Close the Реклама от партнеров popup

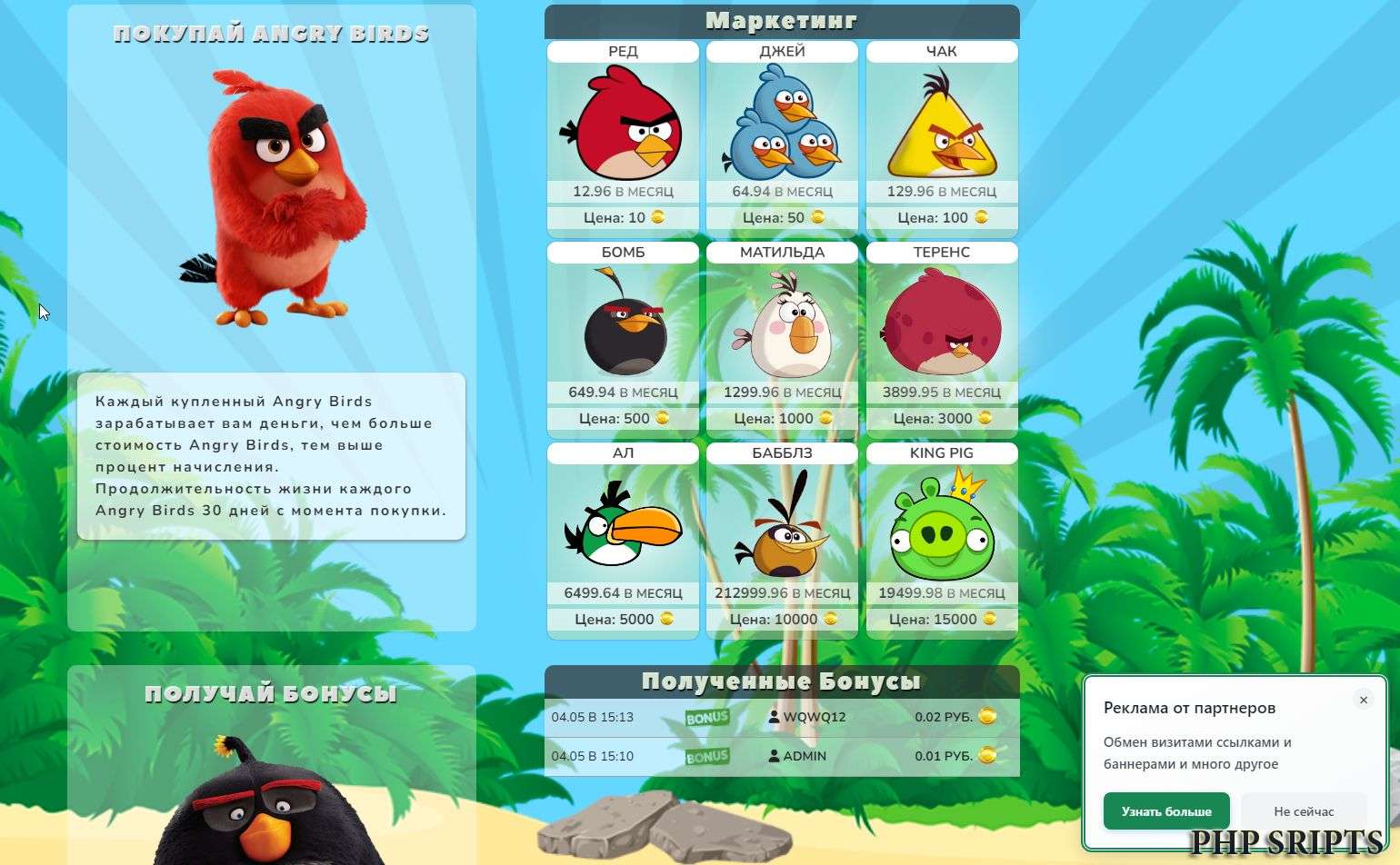click(1364, 700)
